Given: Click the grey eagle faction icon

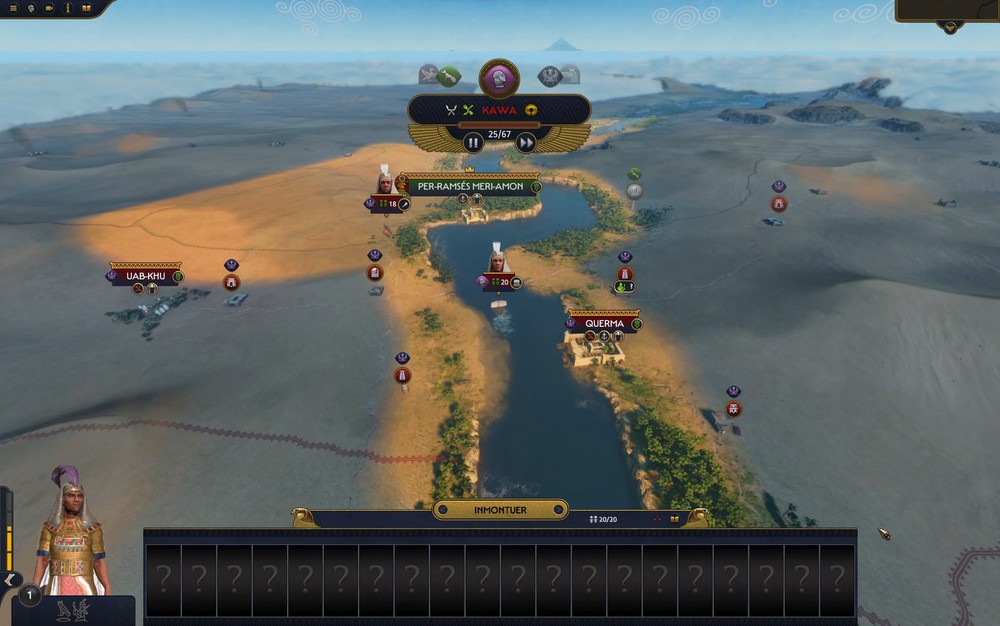Looking at the screenshot, I should [x=550, y=75].
